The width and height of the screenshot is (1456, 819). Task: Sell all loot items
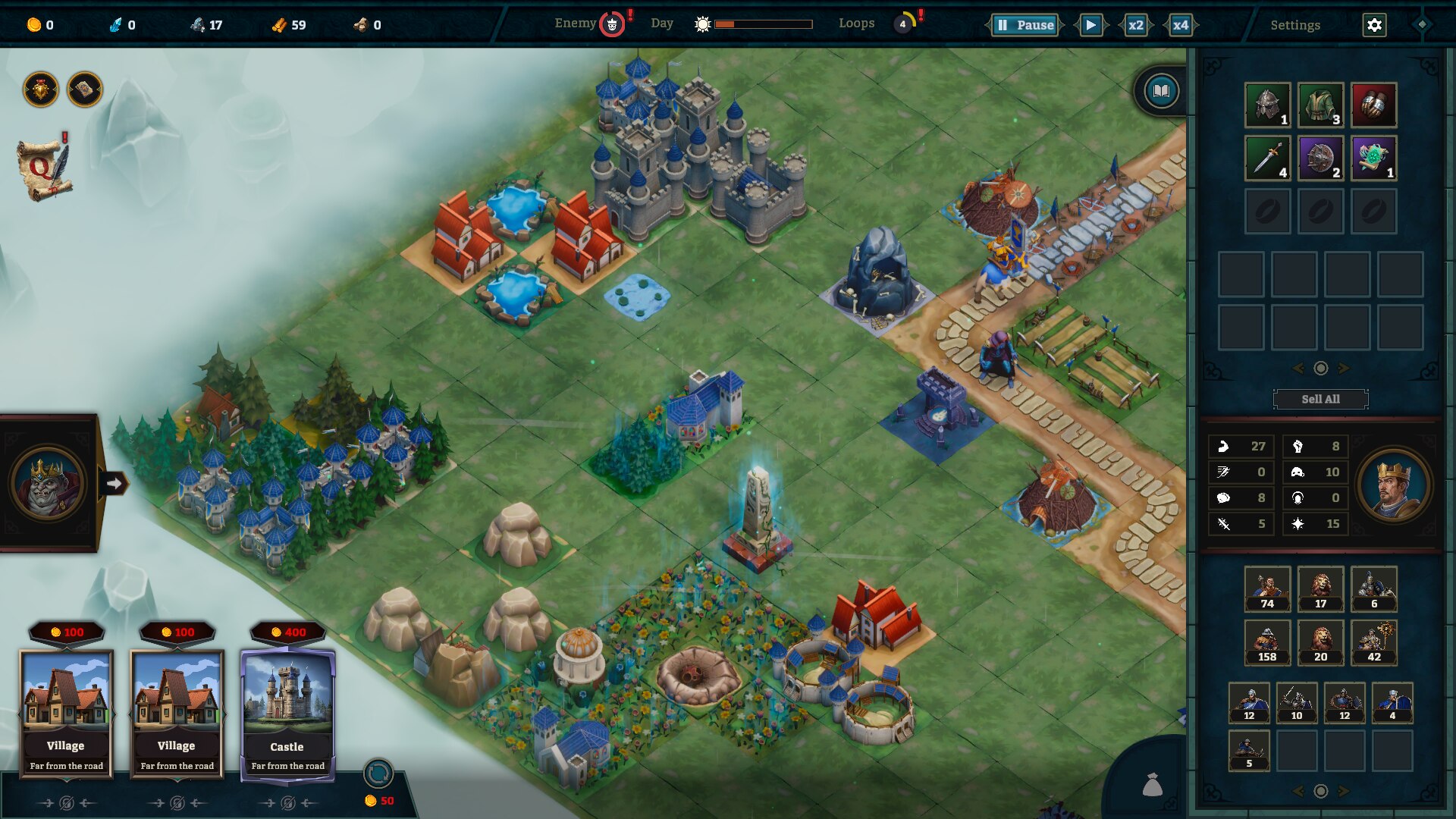point(1320,399)
